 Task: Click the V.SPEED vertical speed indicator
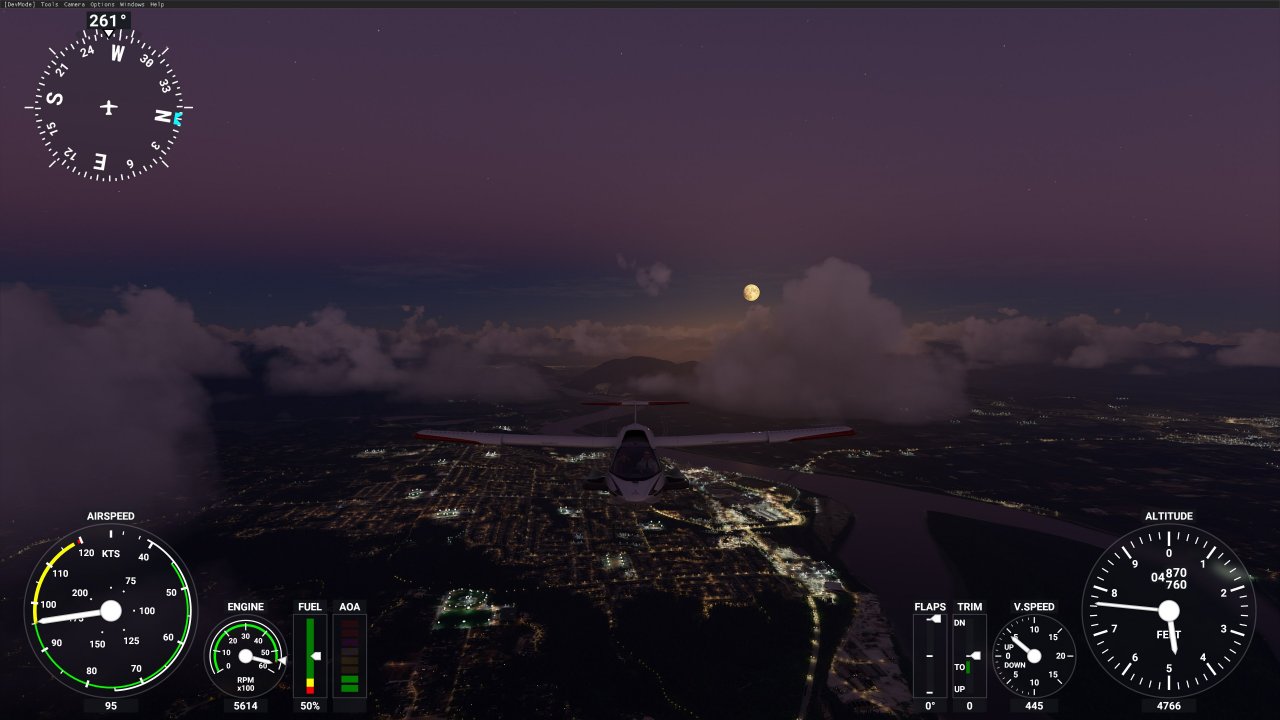click(x=1035, y=655)
